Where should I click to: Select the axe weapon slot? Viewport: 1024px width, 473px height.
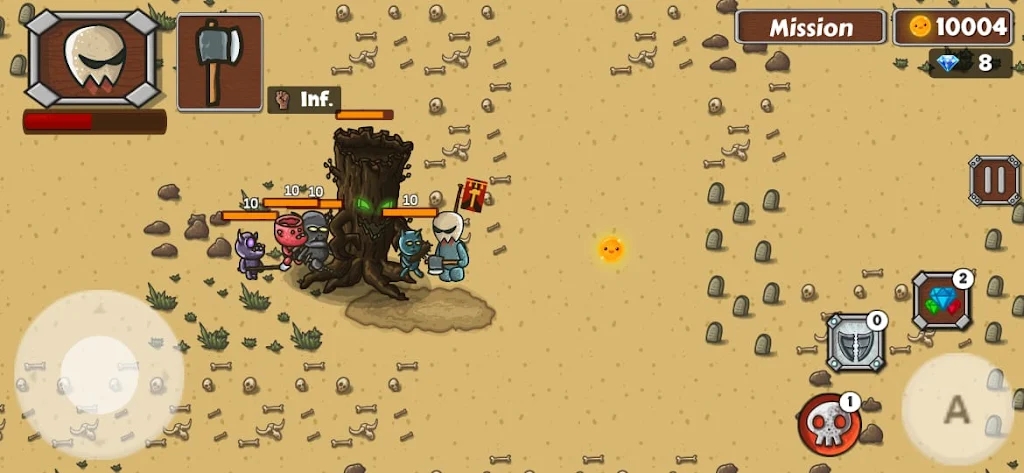click(220, 61)
